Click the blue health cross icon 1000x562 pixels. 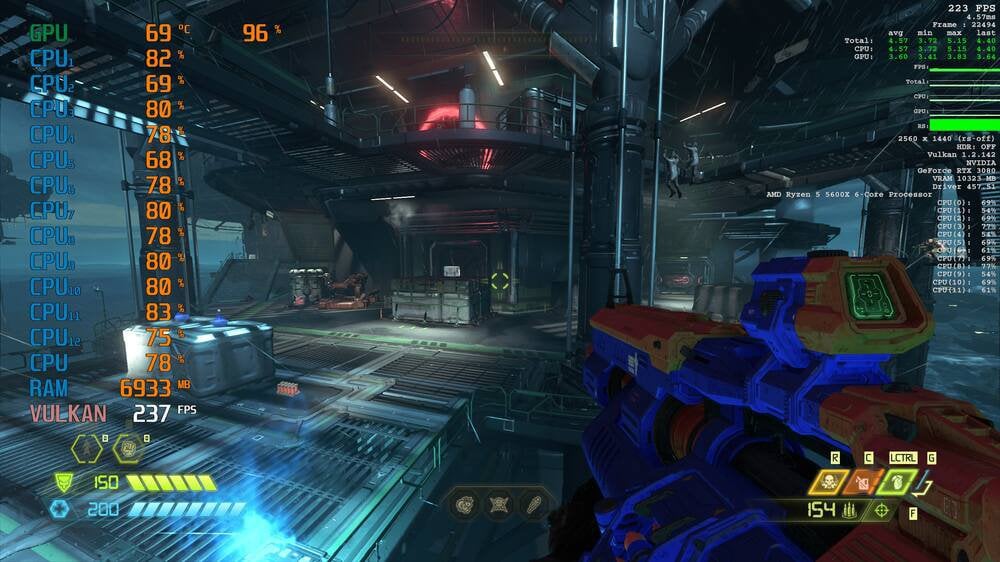(59, 509)
